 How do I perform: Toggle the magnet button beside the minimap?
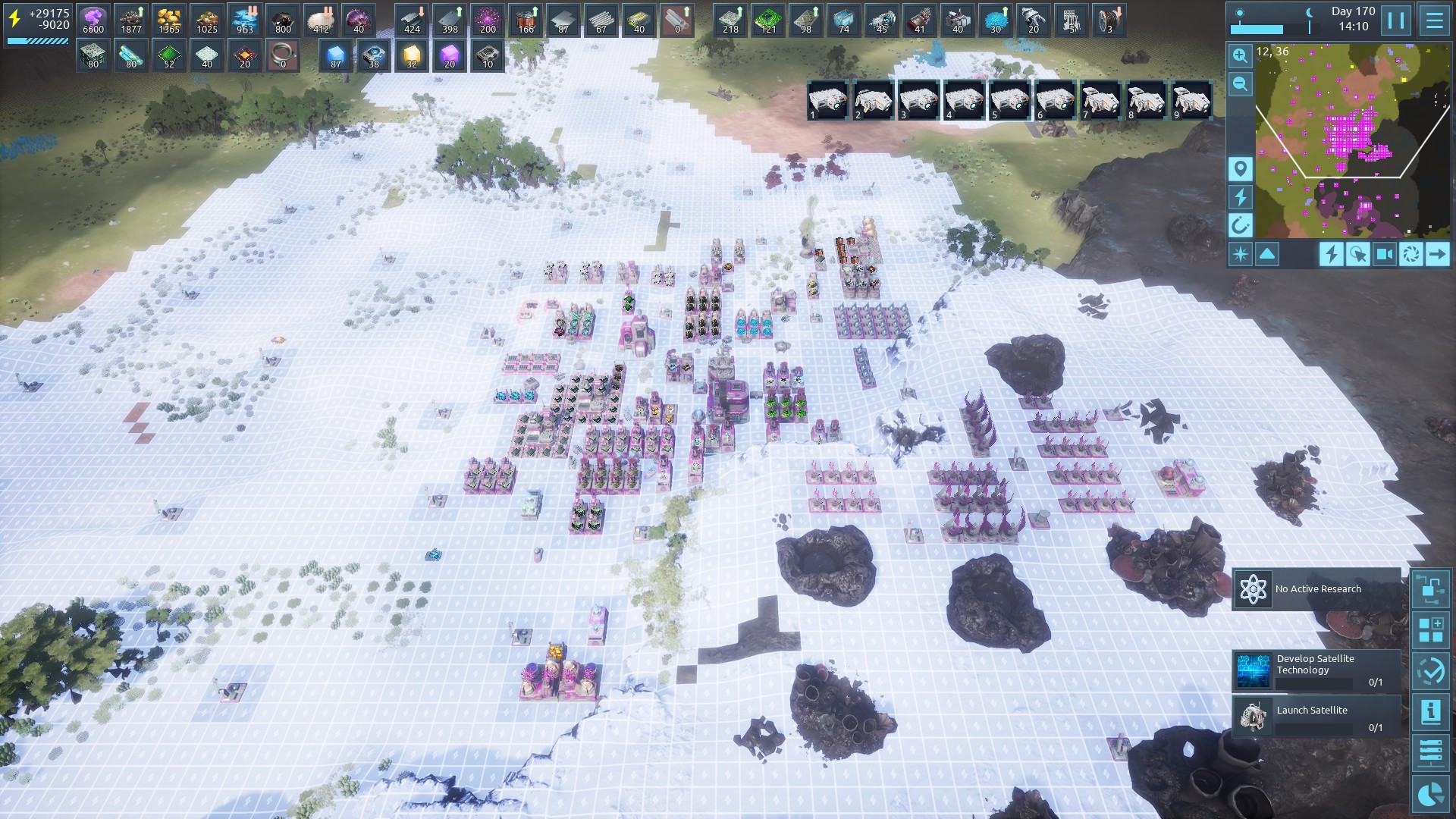[x=1240, y=225]
